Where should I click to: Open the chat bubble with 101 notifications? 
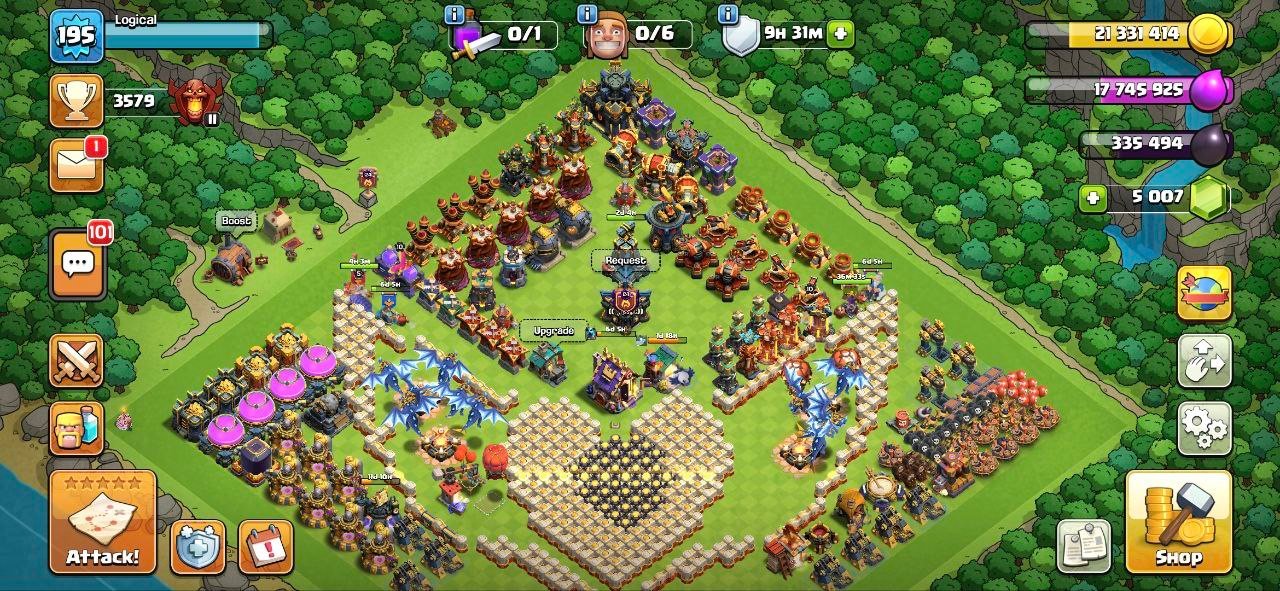pos(77,265)
